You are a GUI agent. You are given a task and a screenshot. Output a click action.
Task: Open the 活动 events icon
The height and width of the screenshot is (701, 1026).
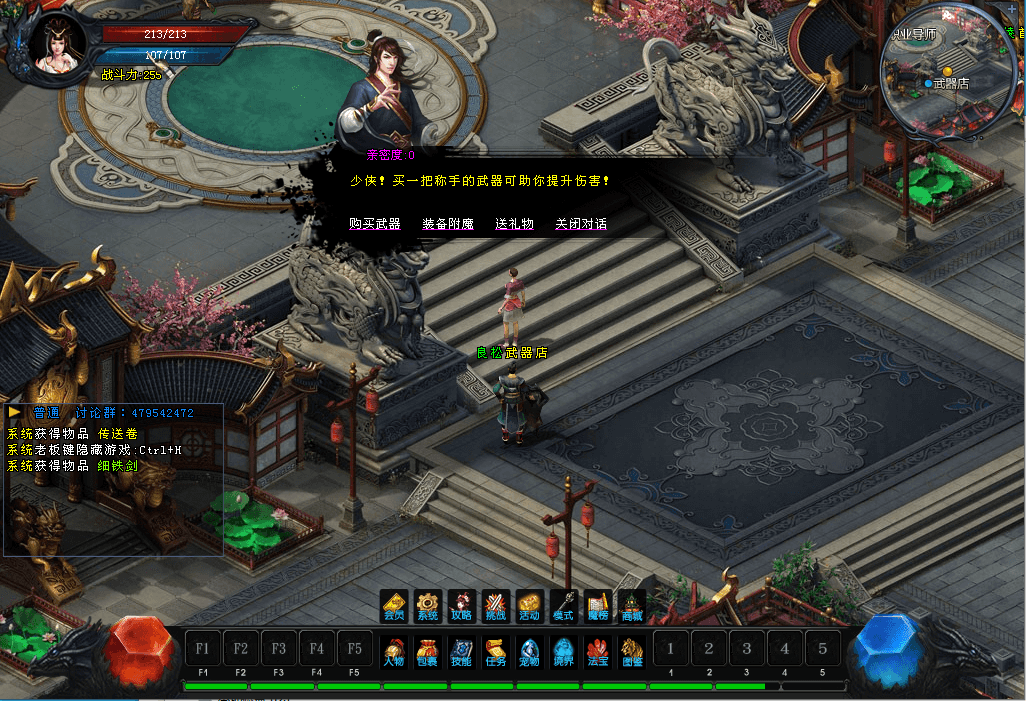[x=529, y=605]
